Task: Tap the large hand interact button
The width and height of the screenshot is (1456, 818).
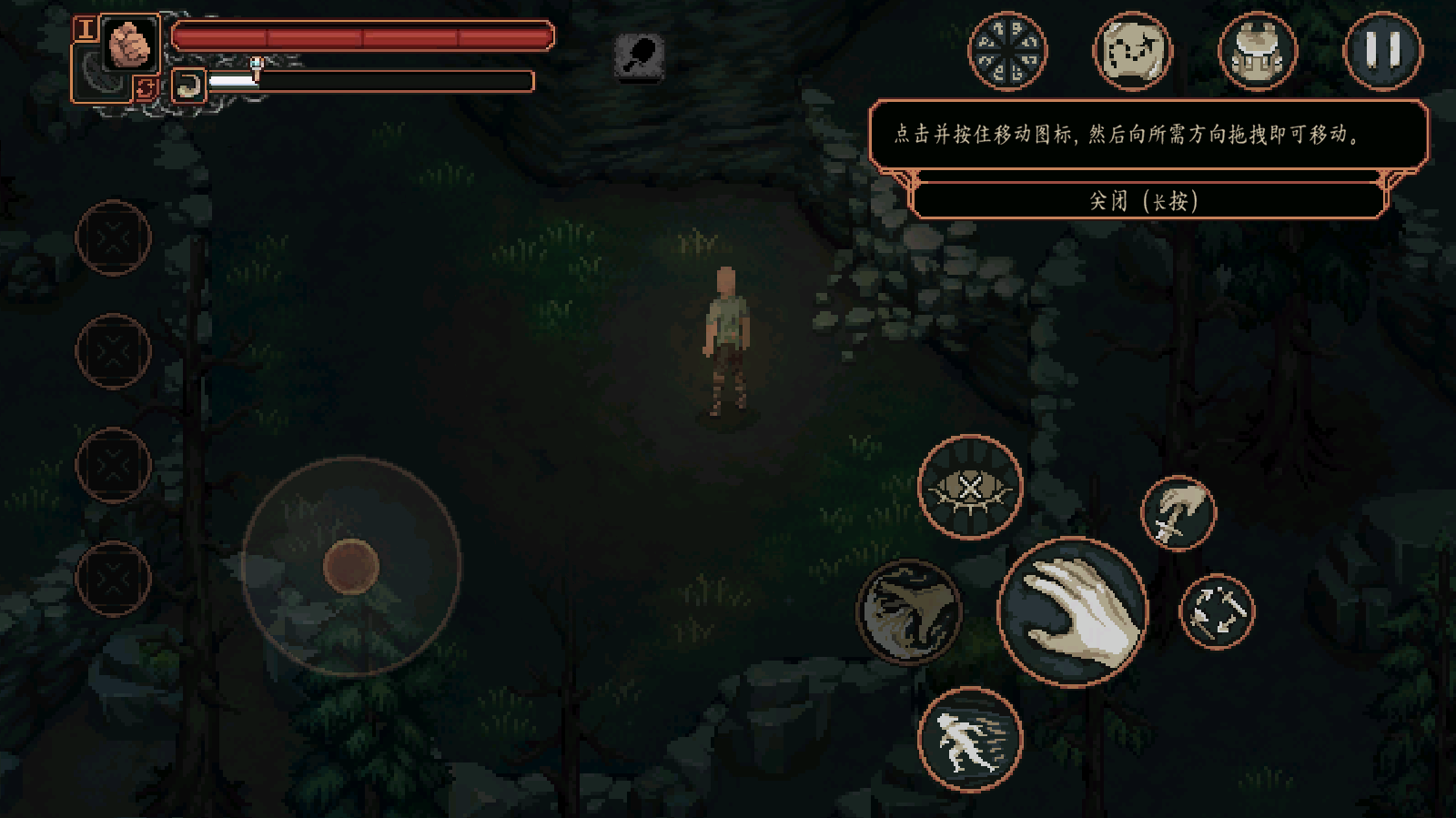Action: pyautogui.click(x=1073, y=611)
